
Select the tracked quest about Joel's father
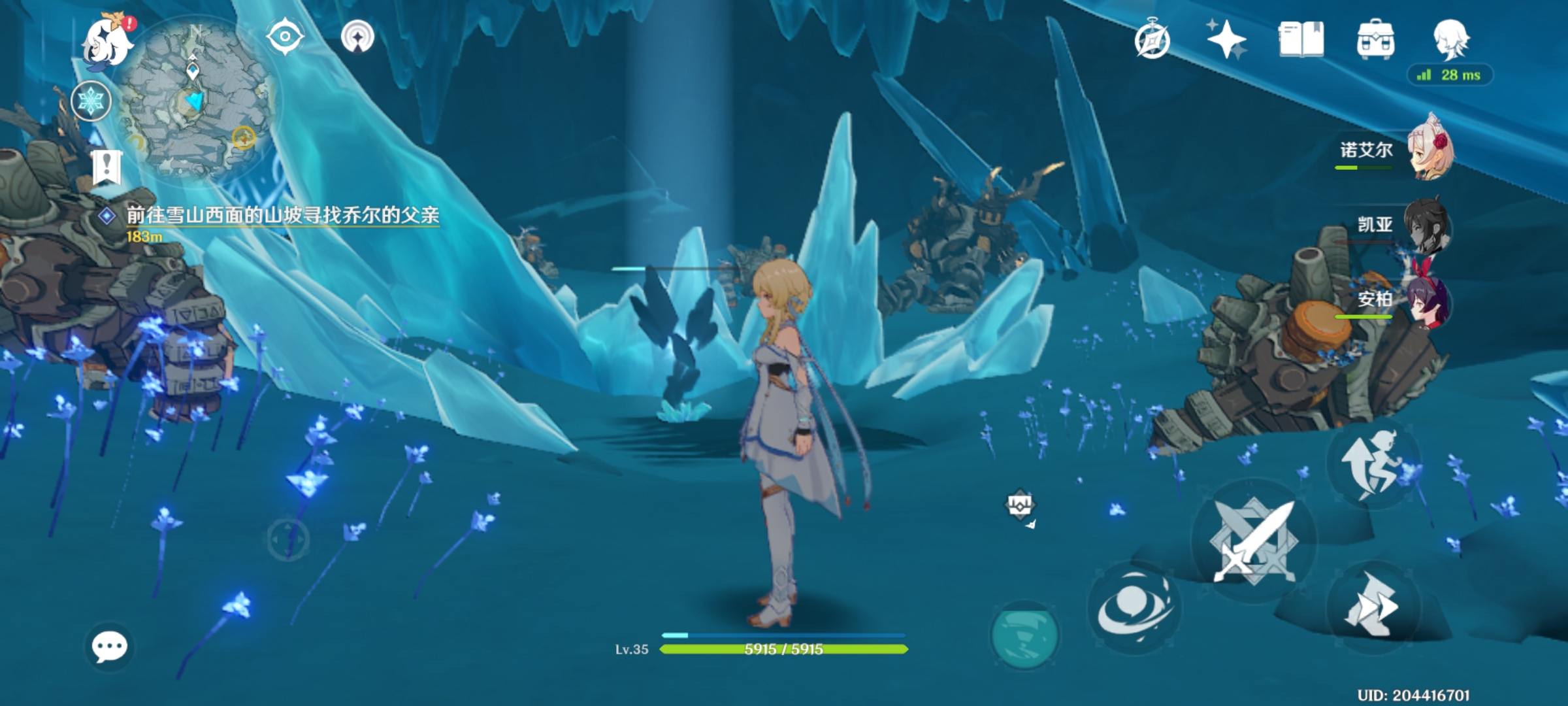(x=282, y=215)
